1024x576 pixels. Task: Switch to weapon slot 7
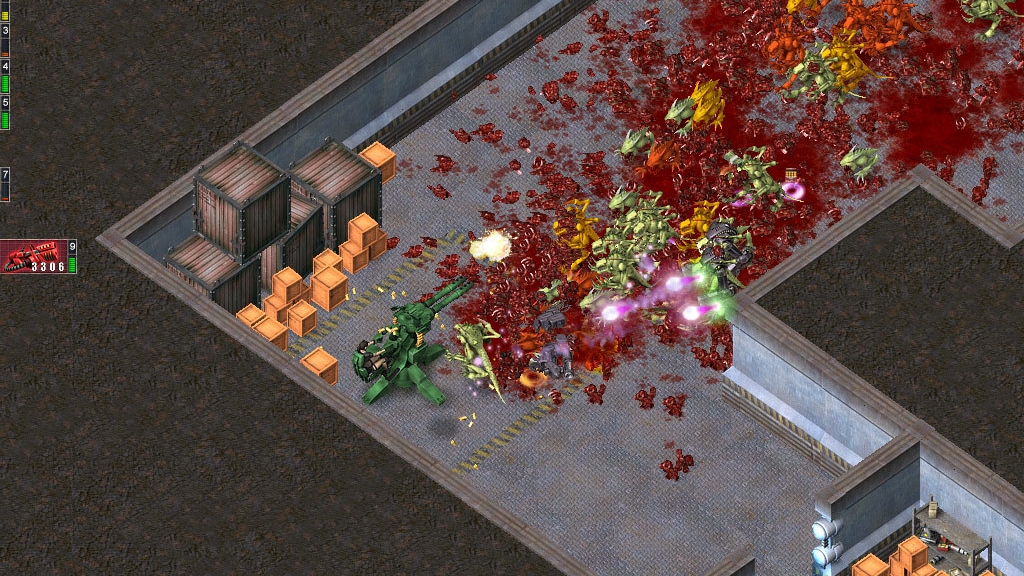tap(5, 184)
